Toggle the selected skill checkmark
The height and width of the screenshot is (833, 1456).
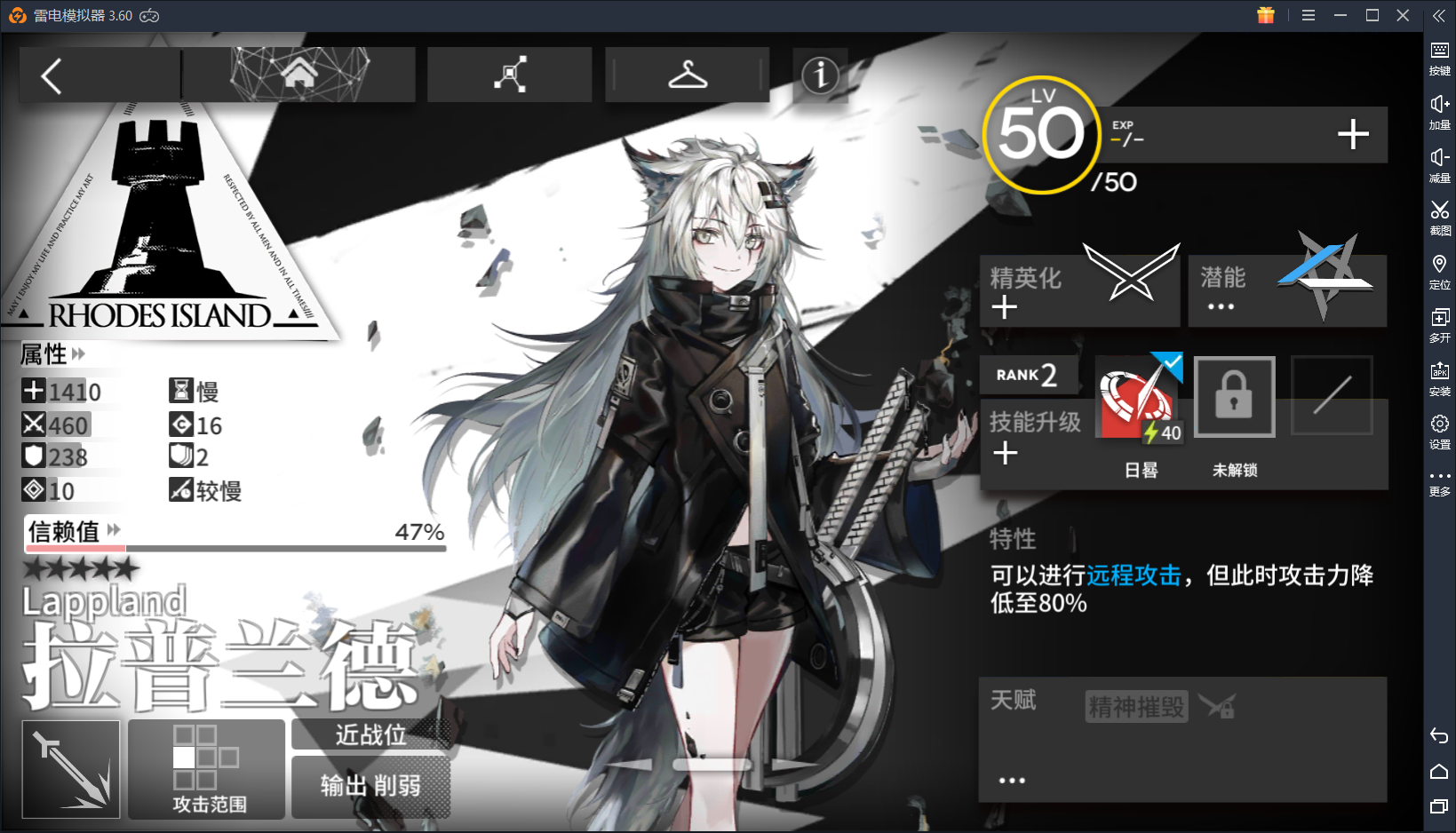1172,361
